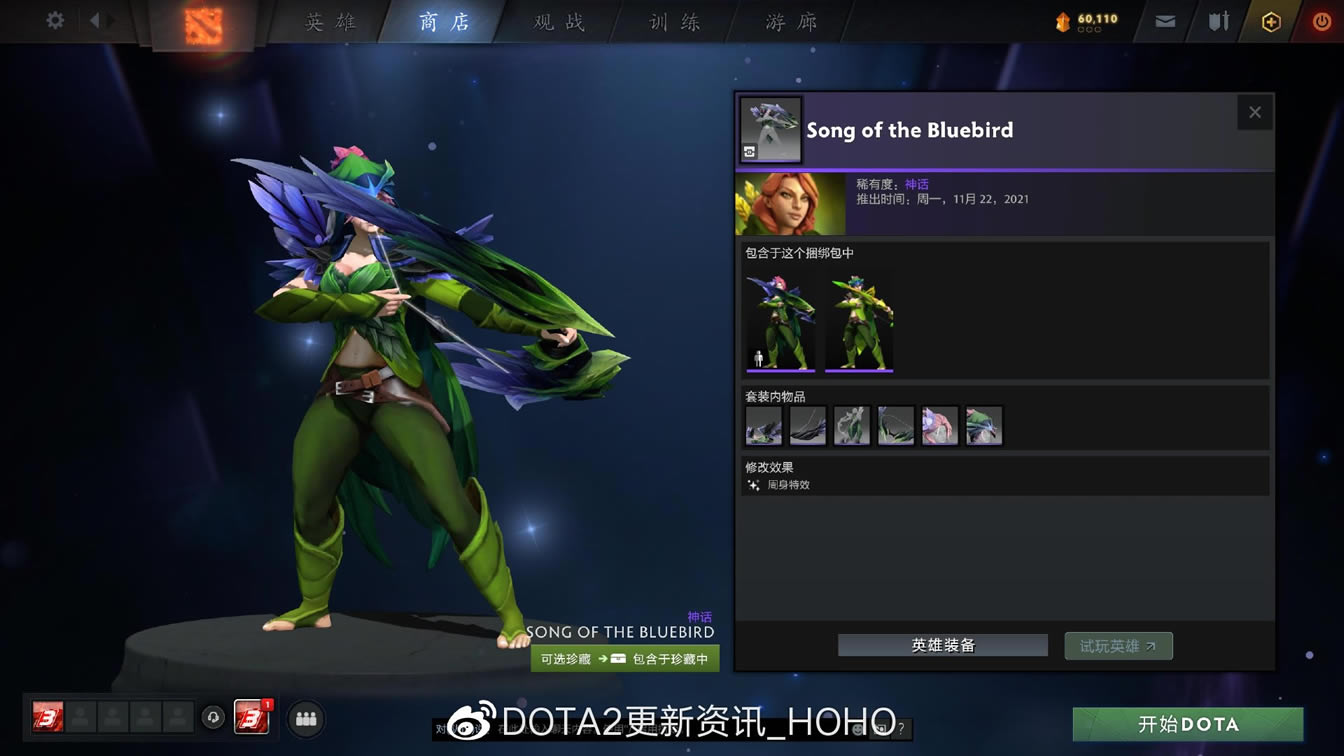Click the 英雄装备 hero loadout button
1344x756 pixels.
pos(942,645)
